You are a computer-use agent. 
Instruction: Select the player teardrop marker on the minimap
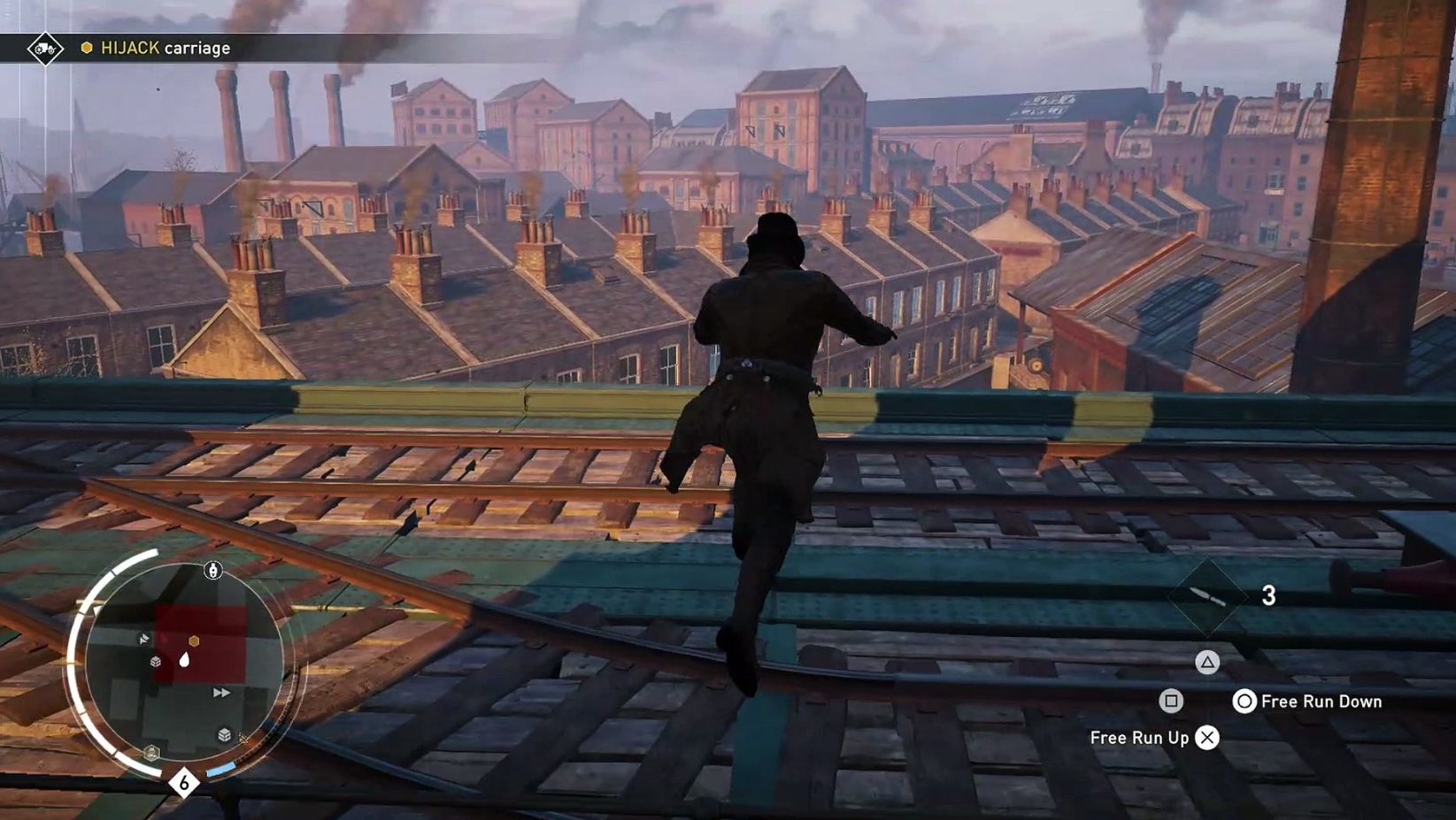(x=184, y=661)
